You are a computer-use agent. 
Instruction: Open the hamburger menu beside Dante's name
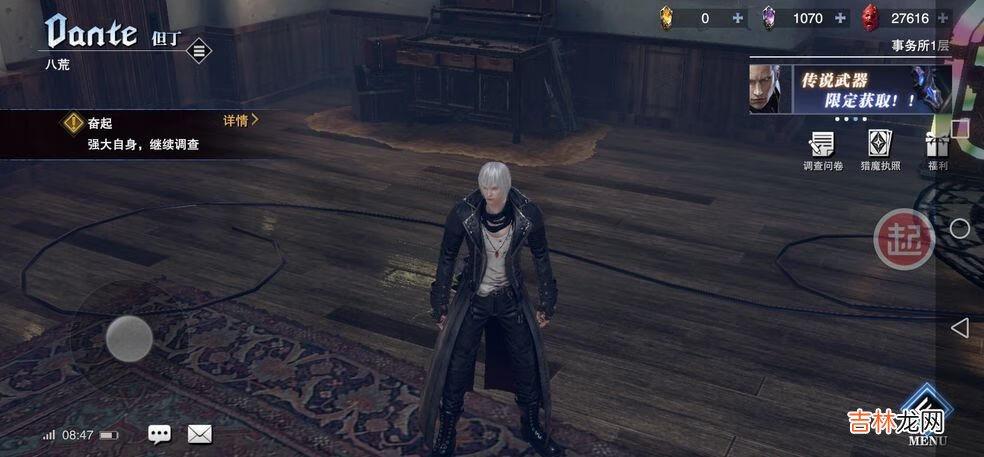[199, 50]
